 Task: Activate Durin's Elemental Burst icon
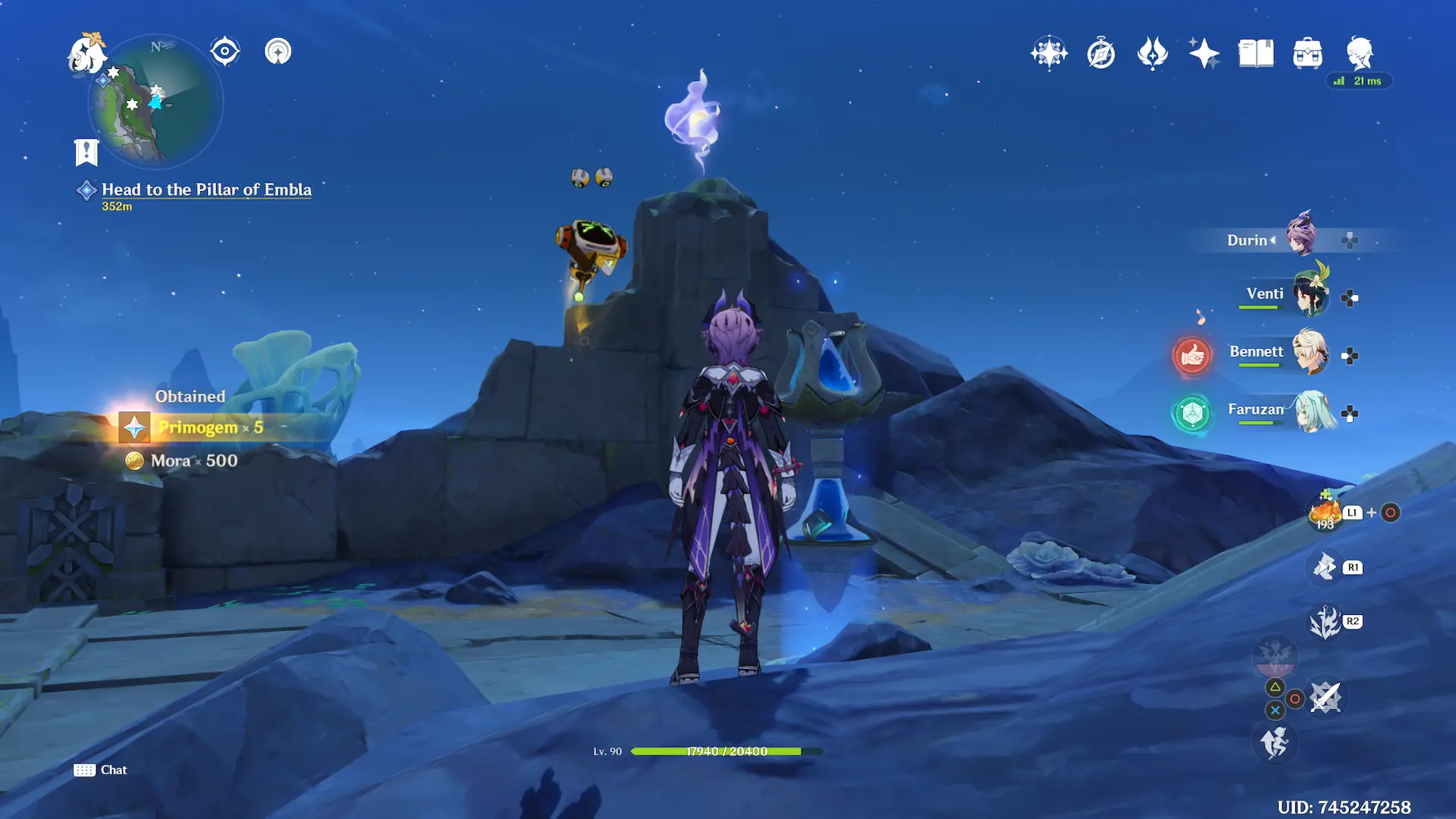[1325, 623]
